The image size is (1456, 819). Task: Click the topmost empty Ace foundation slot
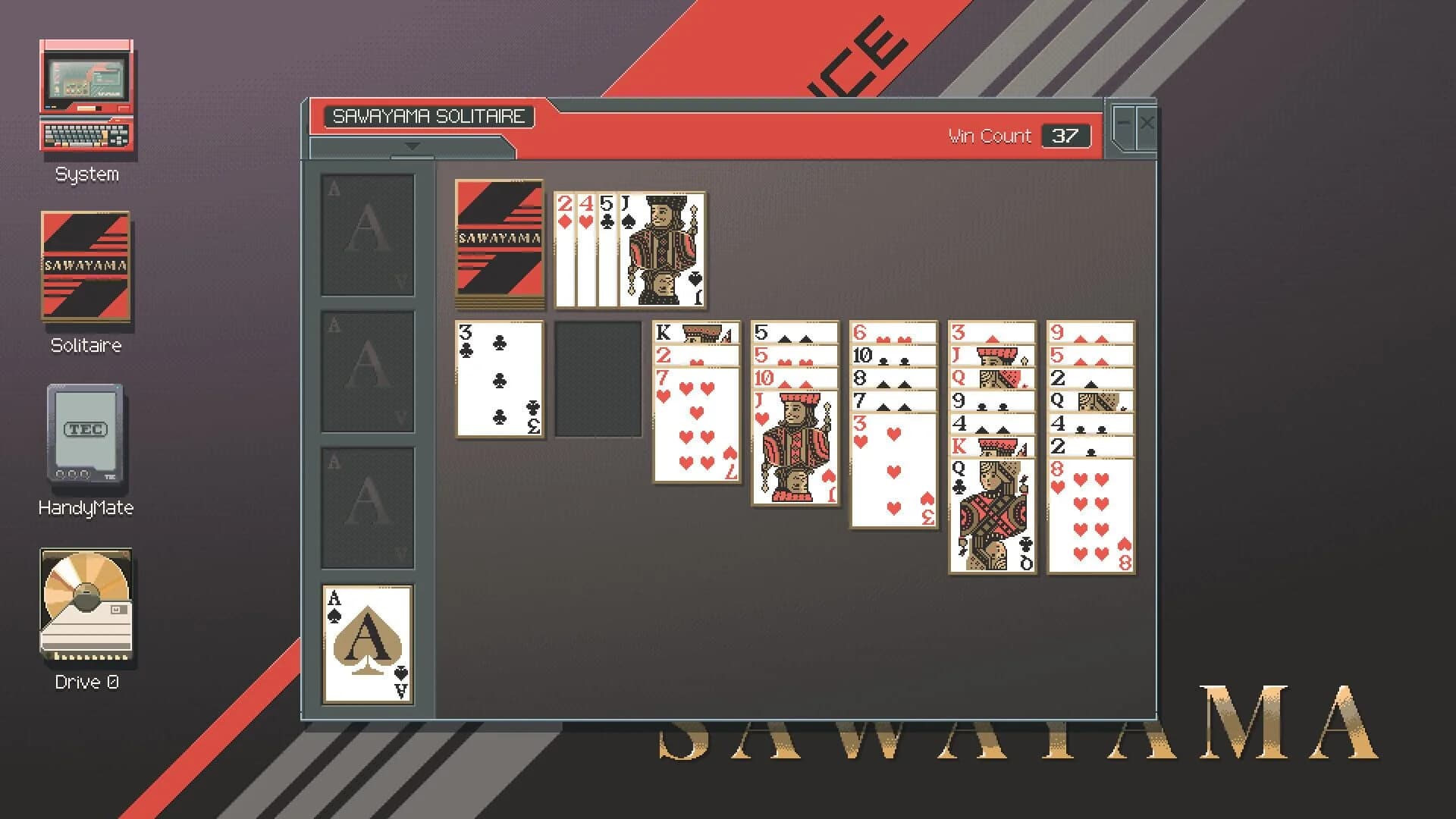(367, 235)
